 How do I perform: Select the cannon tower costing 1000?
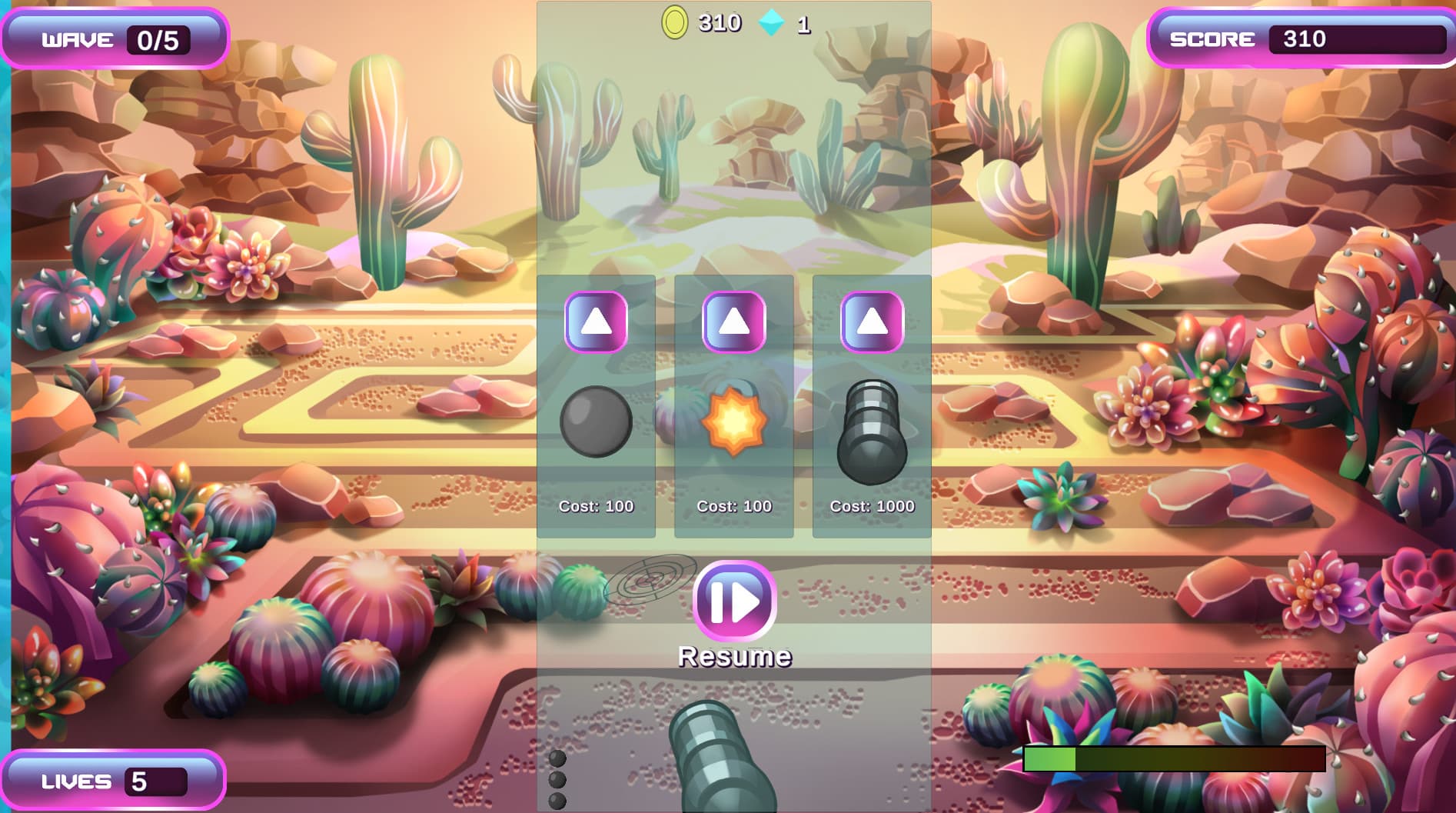point(871,431)
